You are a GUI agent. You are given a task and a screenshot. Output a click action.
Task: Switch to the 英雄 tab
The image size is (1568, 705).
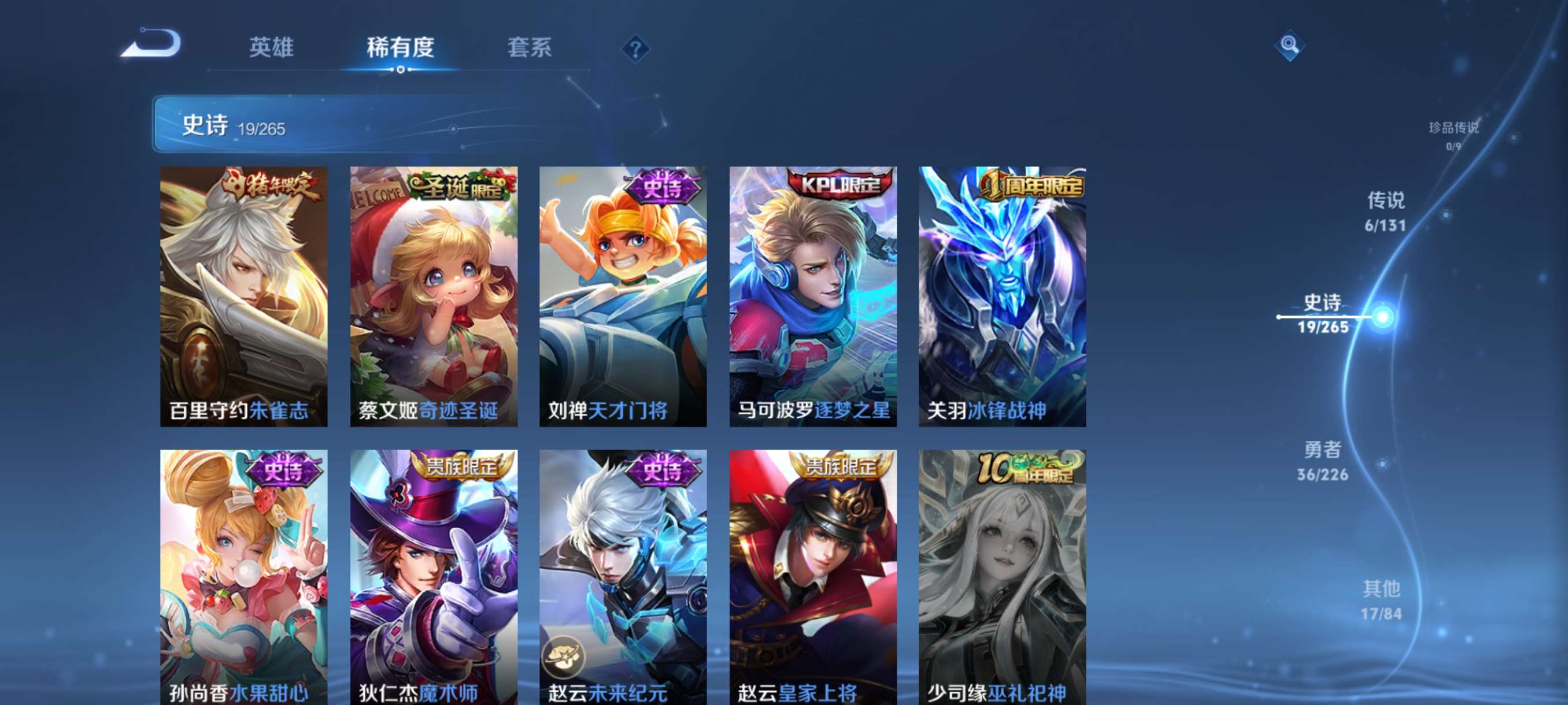[273, 47]
